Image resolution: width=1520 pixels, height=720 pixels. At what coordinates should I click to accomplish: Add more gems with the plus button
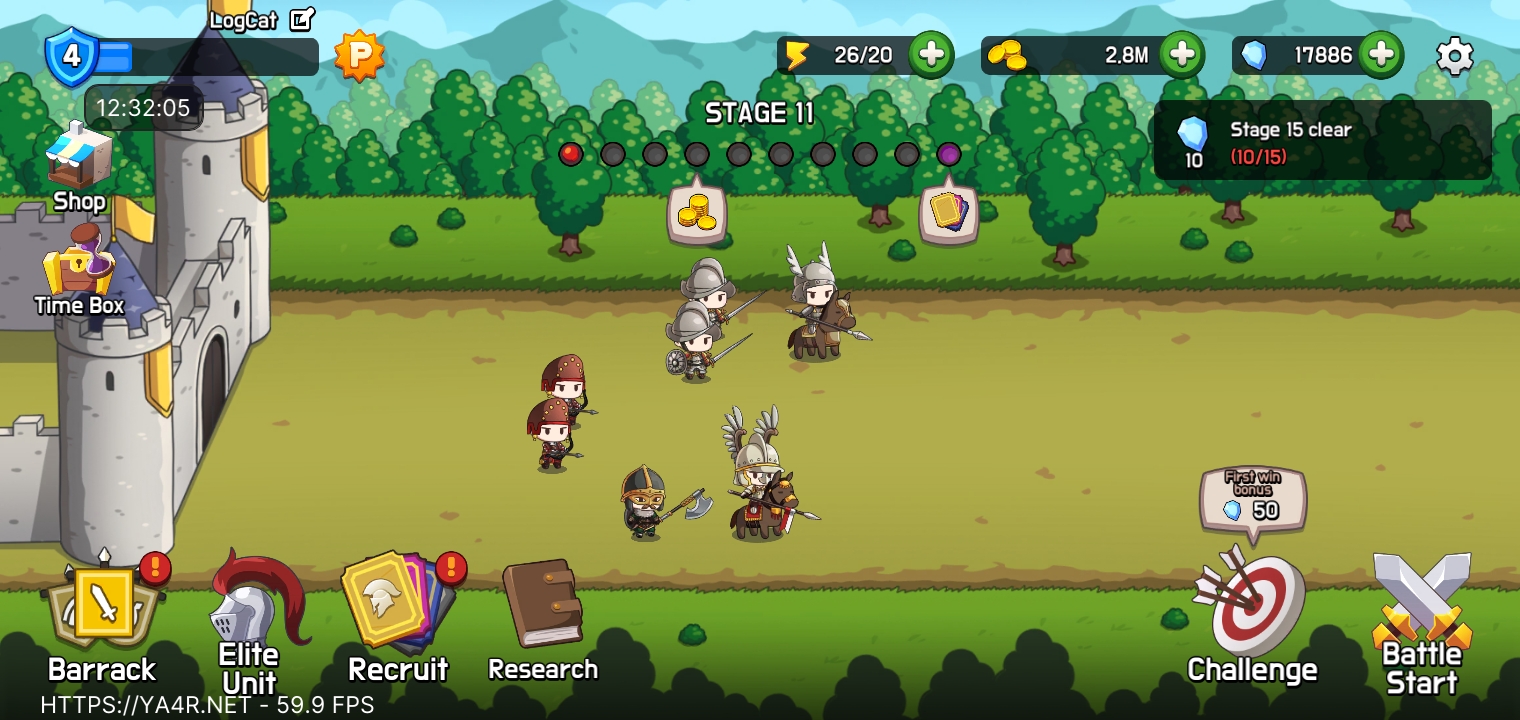[1380, 55]
